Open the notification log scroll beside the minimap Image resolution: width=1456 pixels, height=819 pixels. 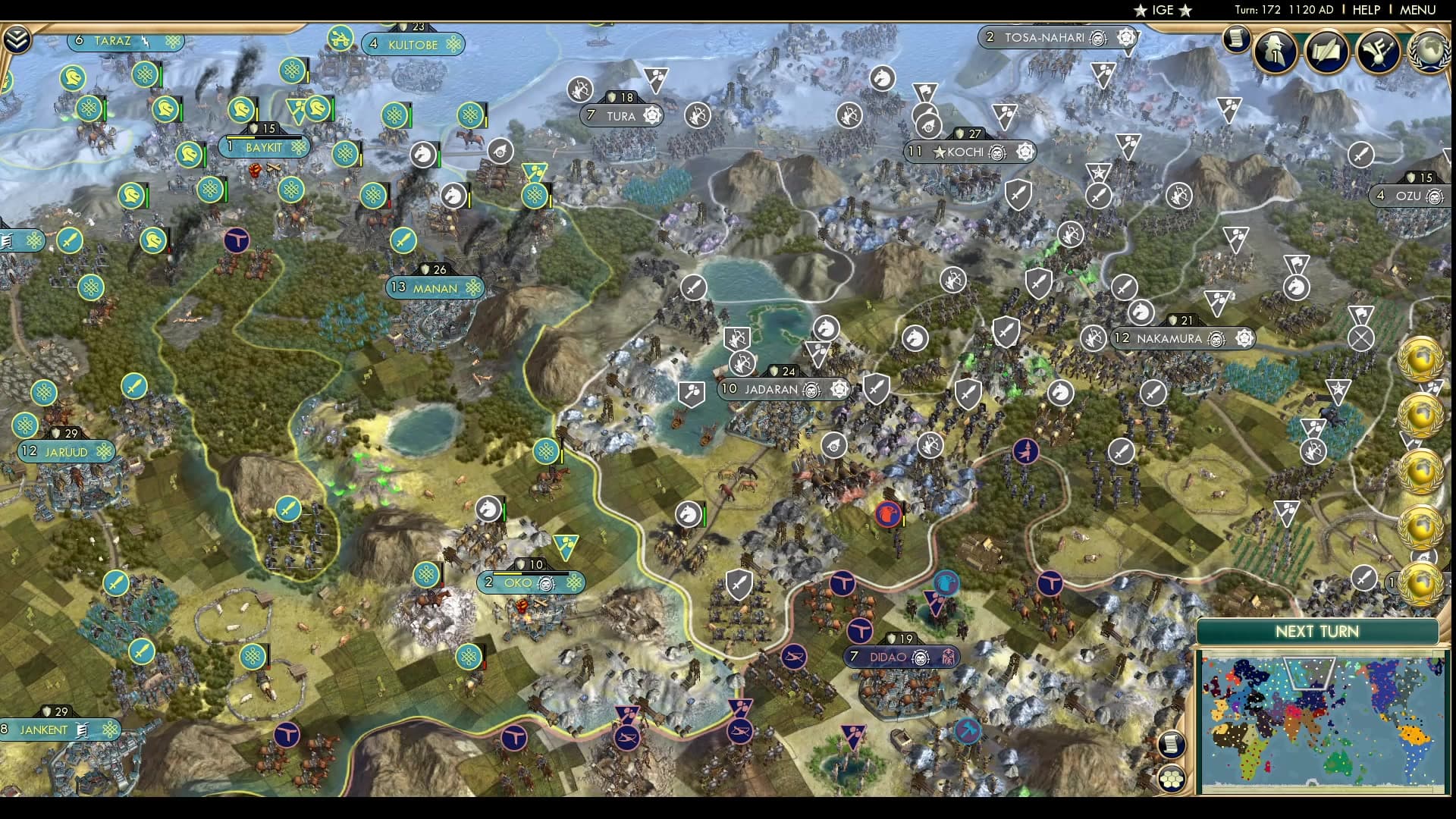(x=1172, y=744)
